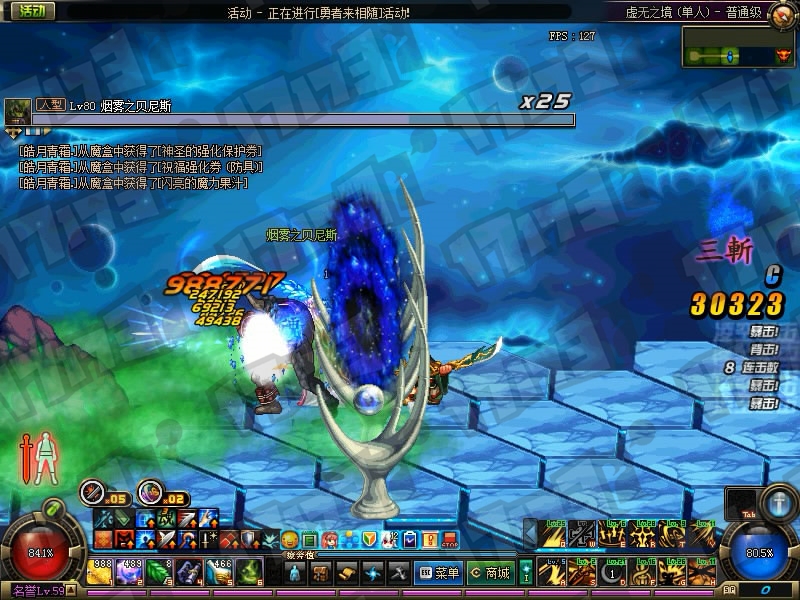800x600 pixels.
Task: Activate the Lv.21 crescent skill on D
Action: coord(614,573)
